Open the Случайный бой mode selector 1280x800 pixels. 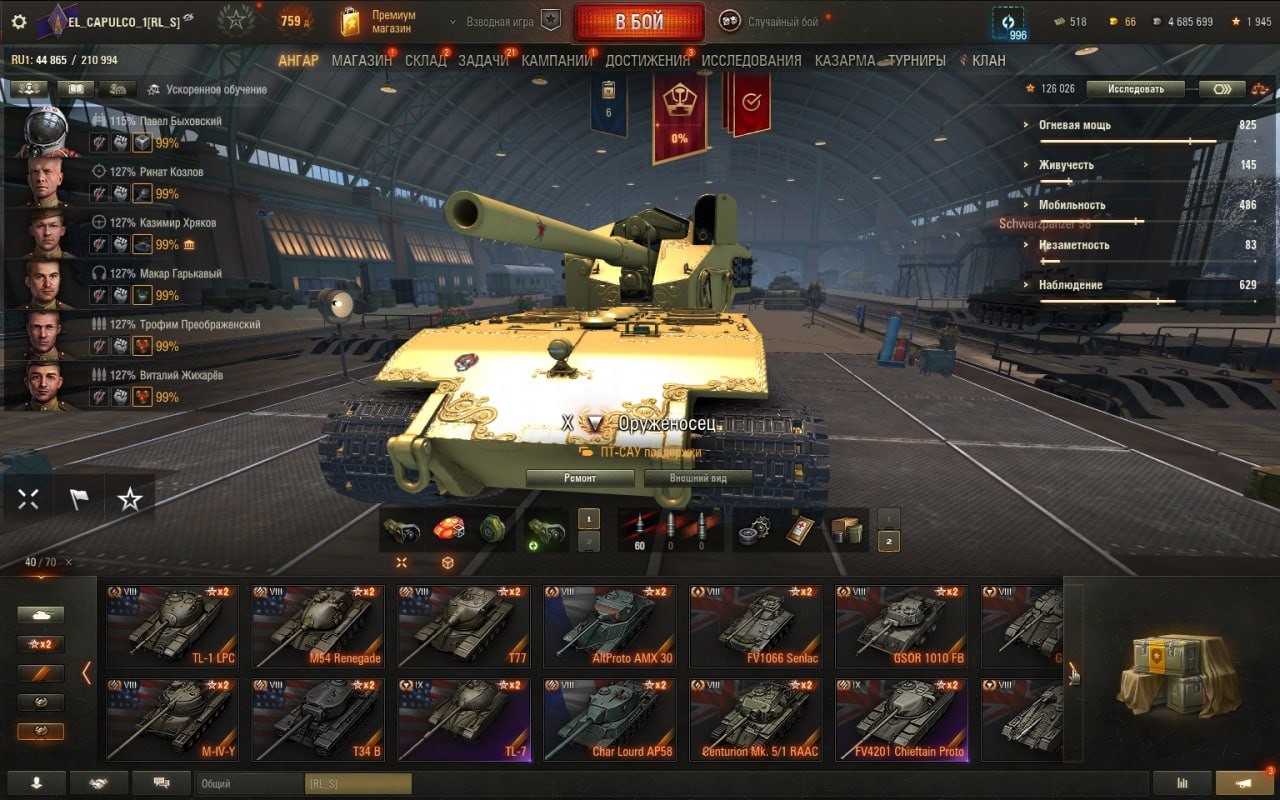(x=781, y=21)
